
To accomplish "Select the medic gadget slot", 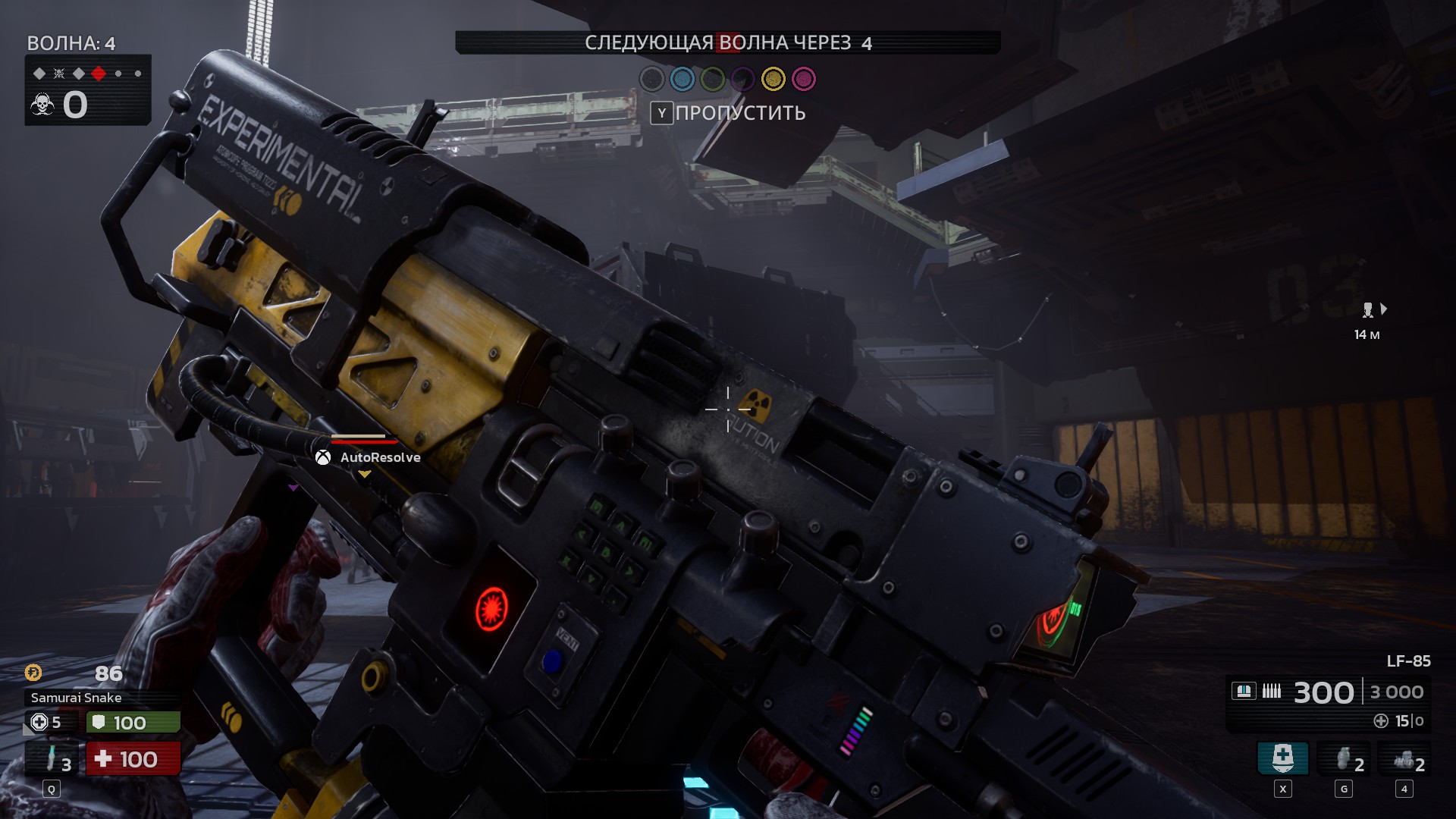I will pyautogui.click(x=1282, y=758).
